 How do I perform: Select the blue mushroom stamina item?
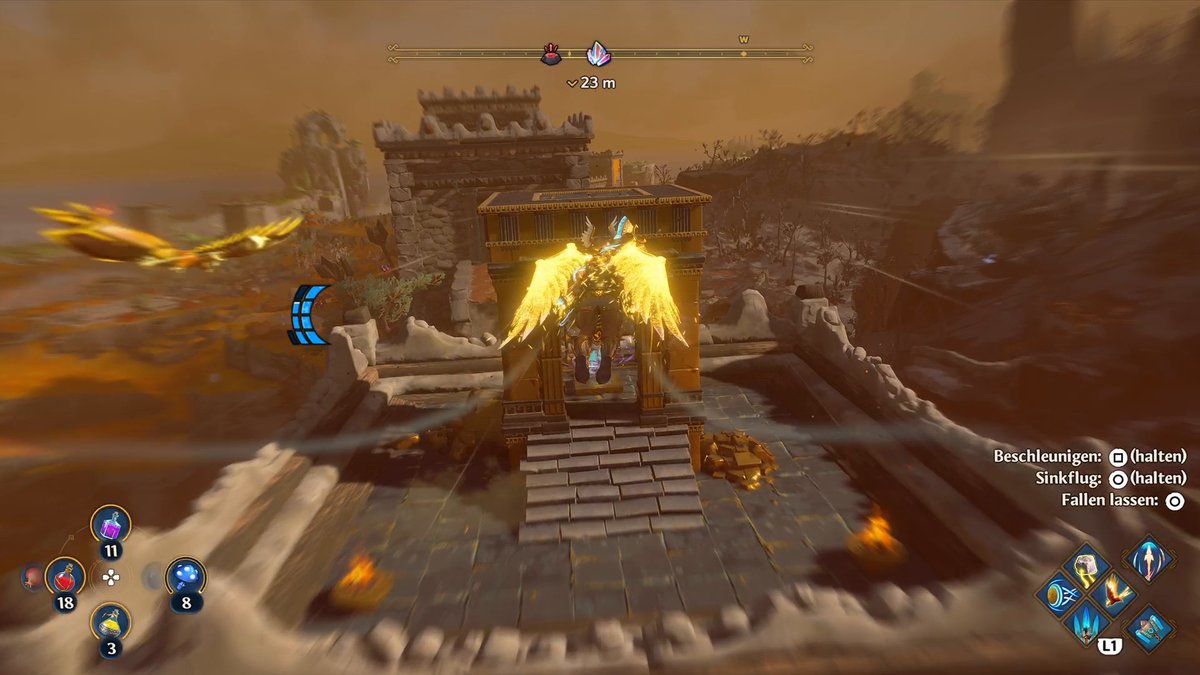click(186, 577)
